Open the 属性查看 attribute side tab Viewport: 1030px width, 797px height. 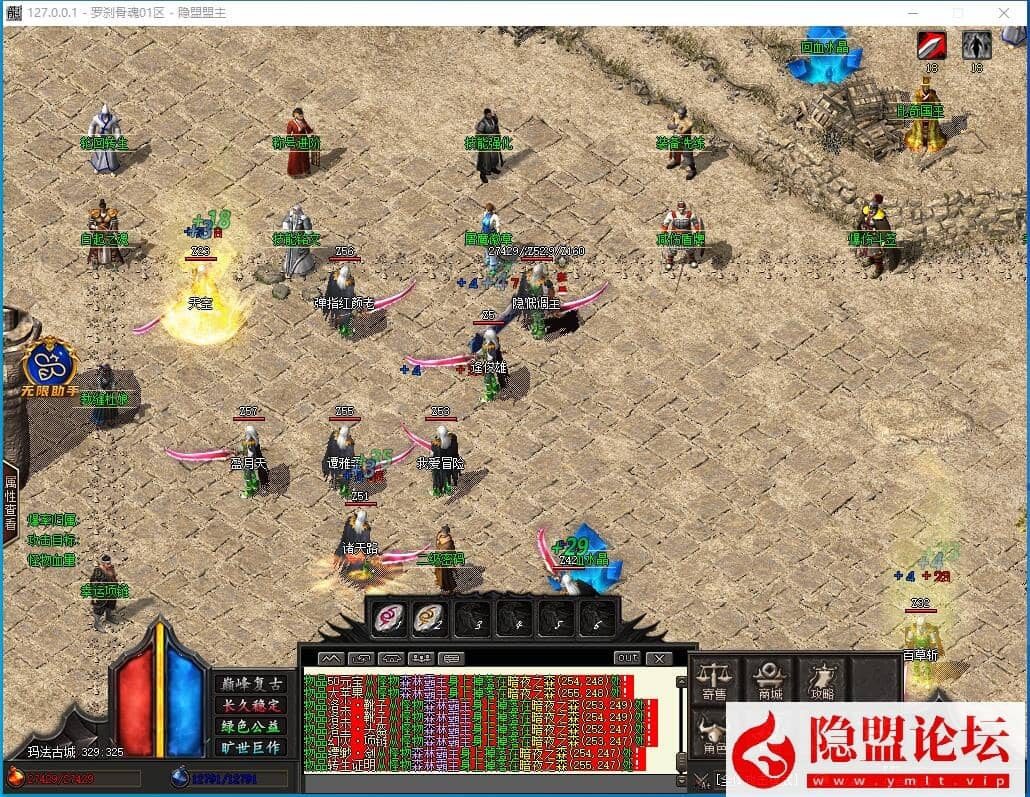point(10,503)
